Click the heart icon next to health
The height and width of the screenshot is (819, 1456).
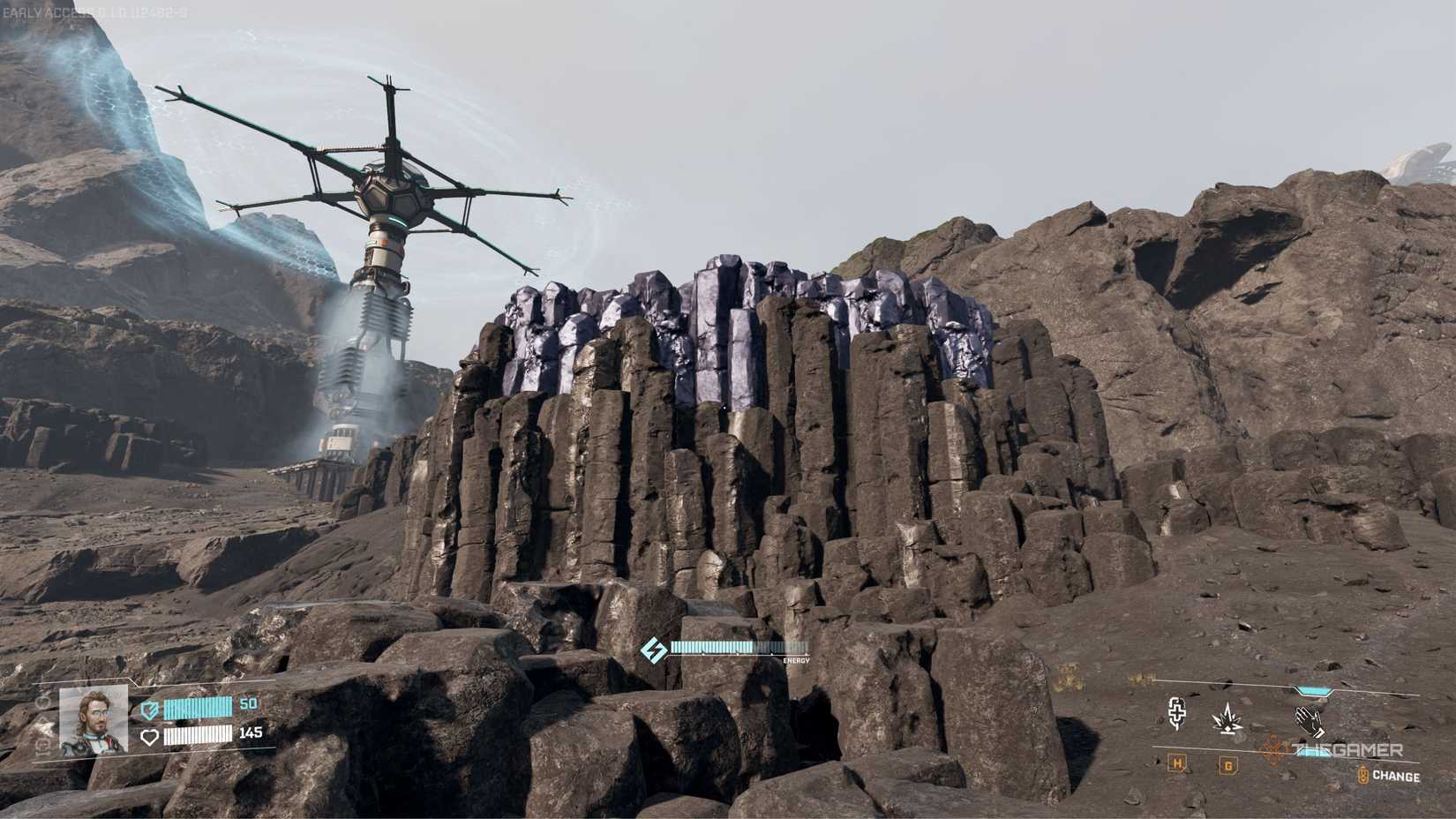150,737
